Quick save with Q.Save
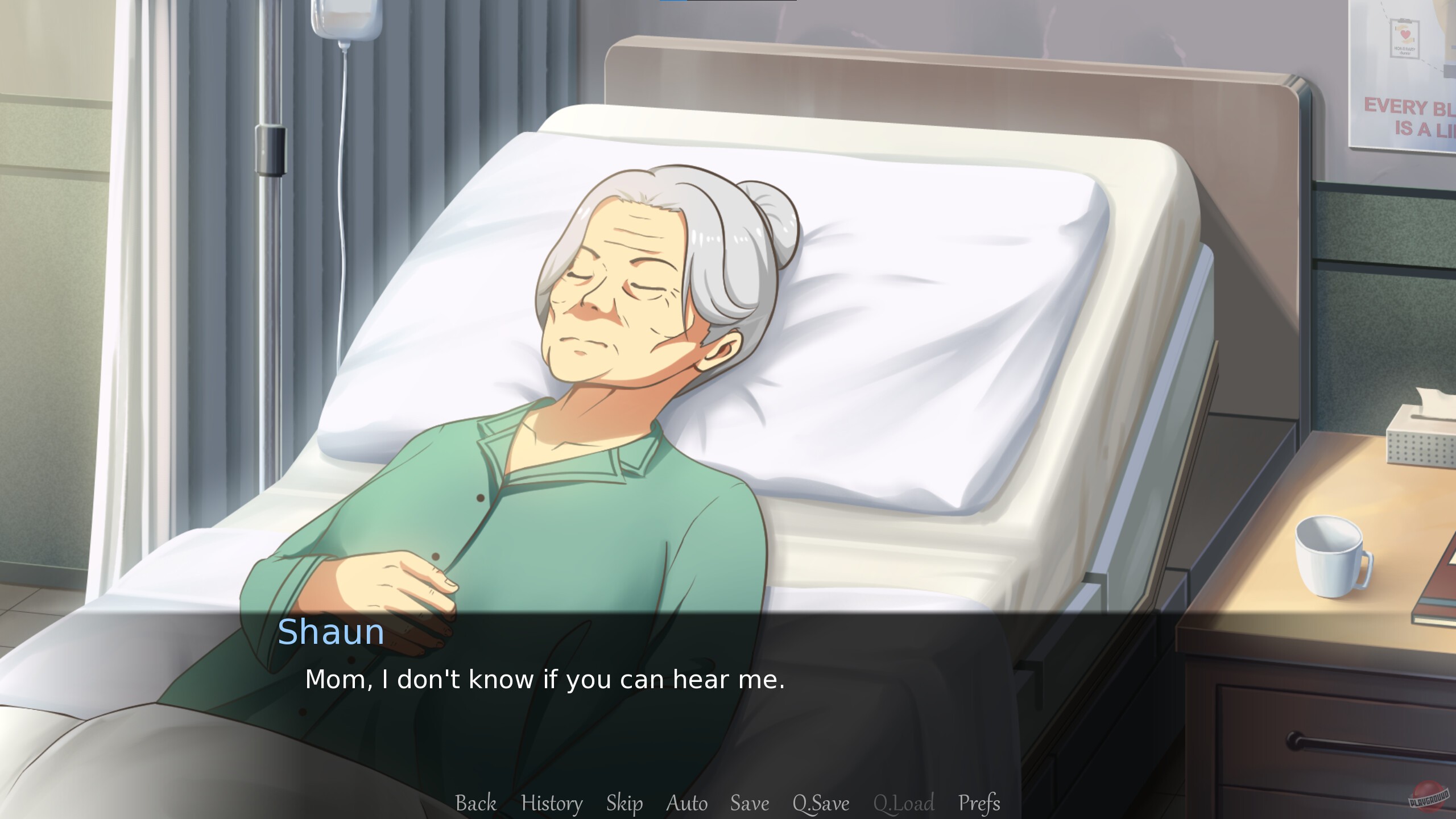 coord(821,804)
